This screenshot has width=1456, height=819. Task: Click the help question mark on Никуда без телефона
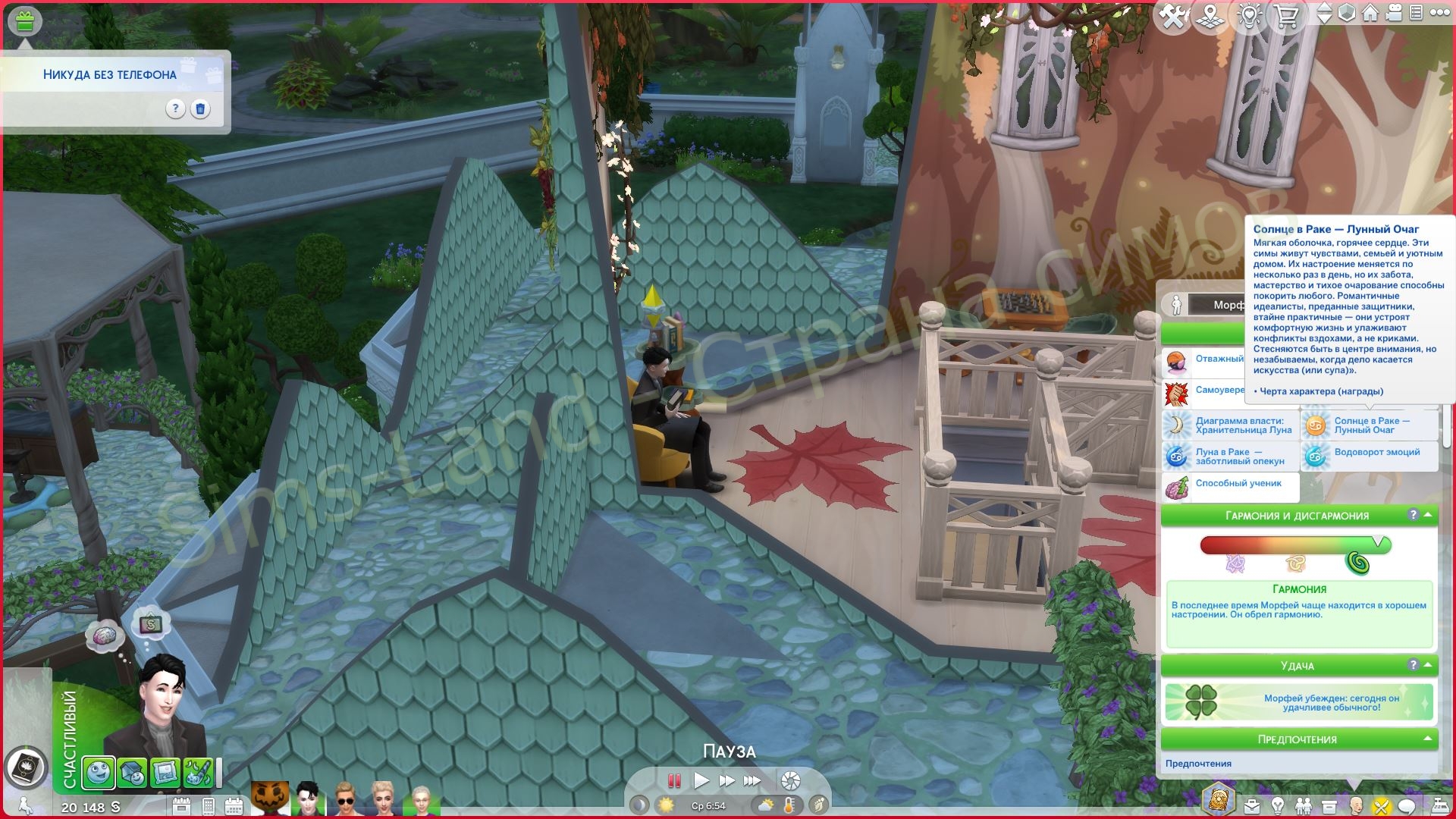176,109
